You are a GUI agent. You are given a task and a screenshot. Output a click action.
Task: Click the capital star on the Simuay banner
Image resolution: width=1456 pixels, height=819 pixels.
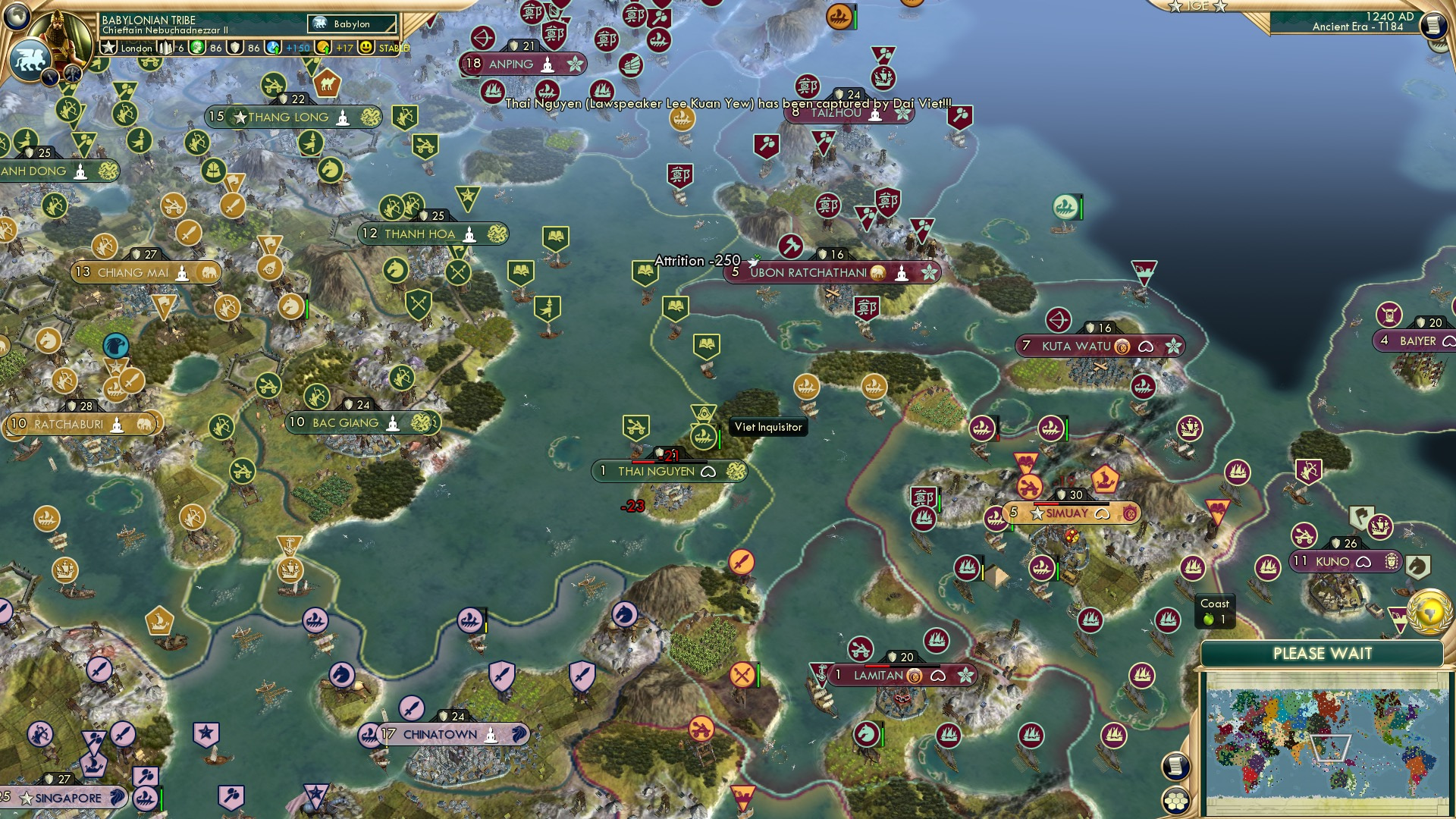pyautogui.click(x=1037, y=513)
